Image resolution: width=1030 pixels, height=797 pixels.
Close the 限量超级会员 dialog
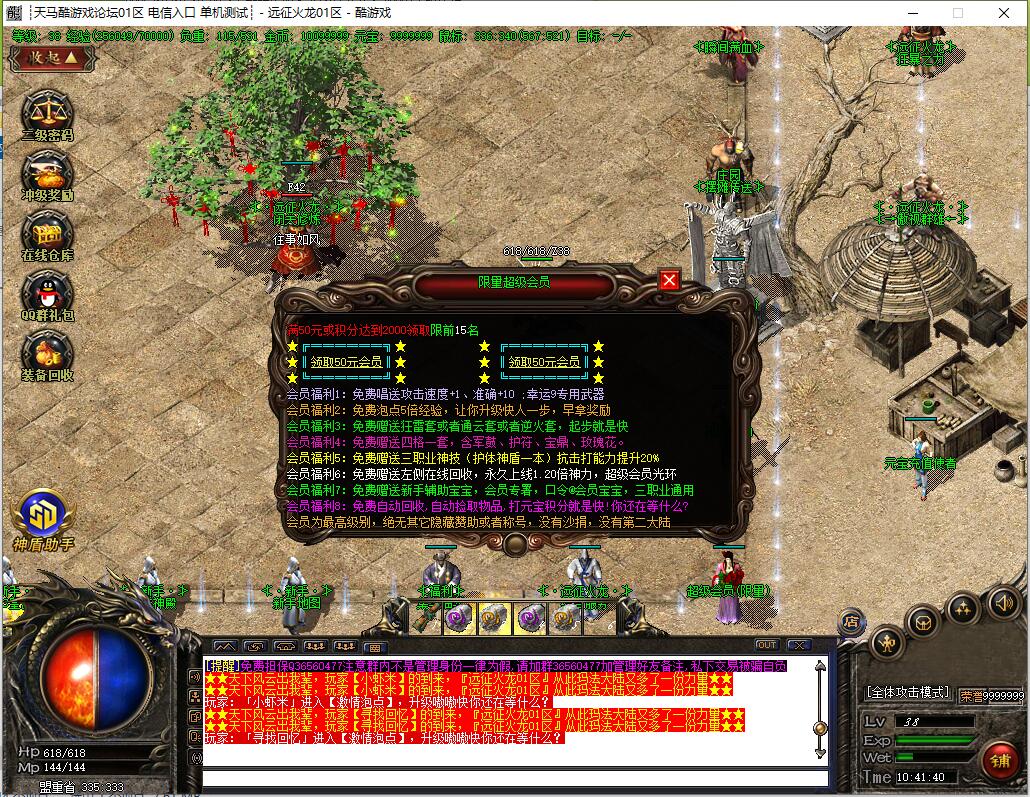(x=670, y=281)
